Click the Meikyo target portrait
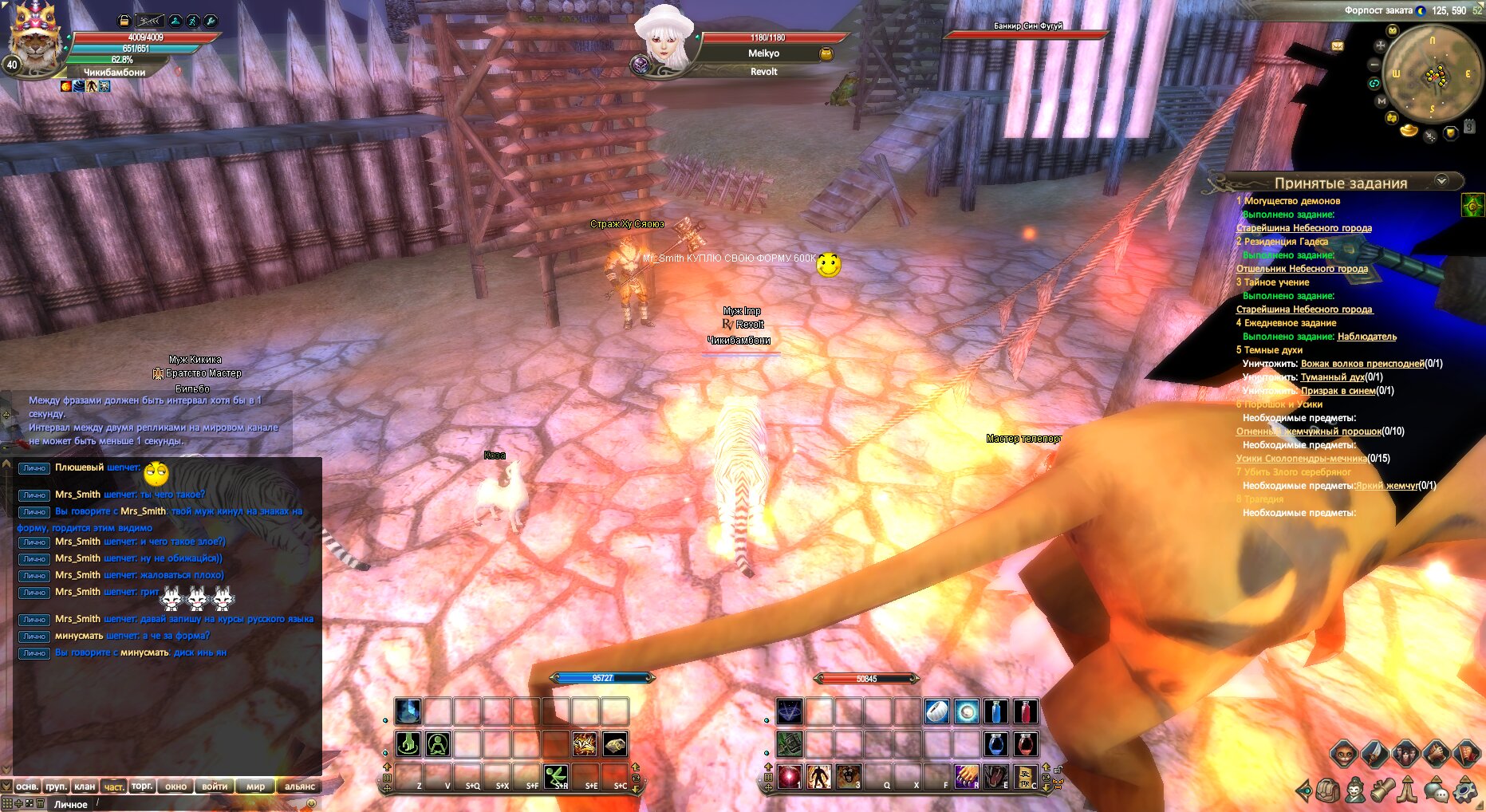 click(x=664, y=36)
